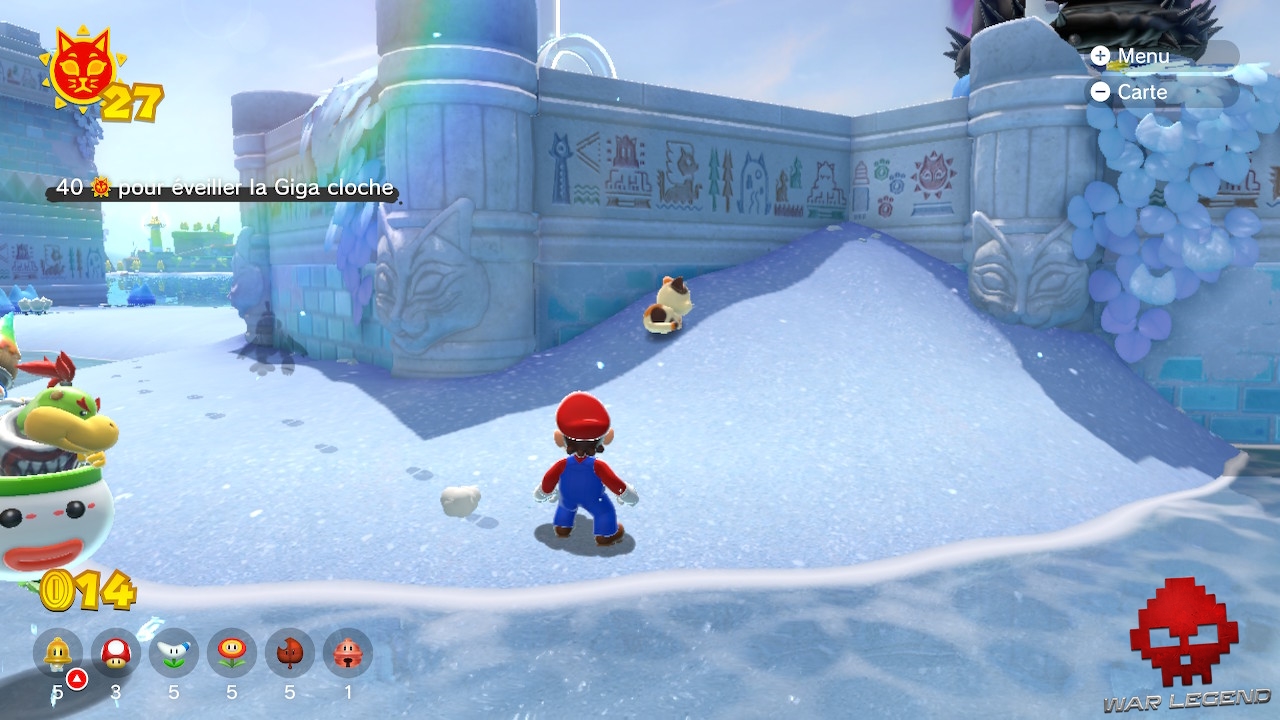Select the Super Bell reserve item
This screenshot has height=720, width=1280.
(x=57, y=654)
